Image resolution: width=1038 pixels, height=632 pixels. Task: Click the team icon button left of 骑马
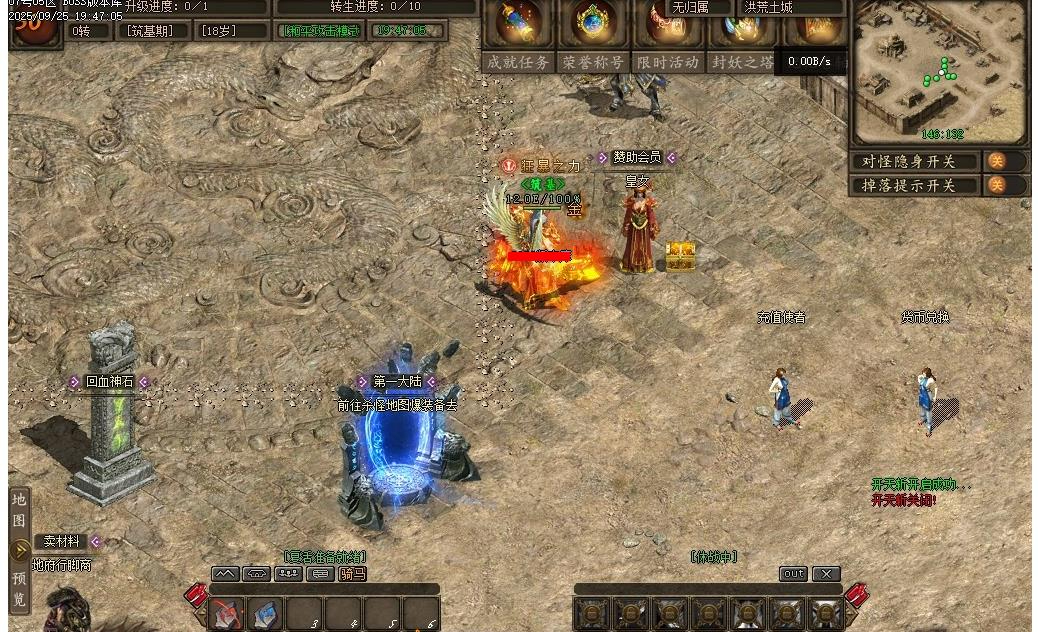289,574
